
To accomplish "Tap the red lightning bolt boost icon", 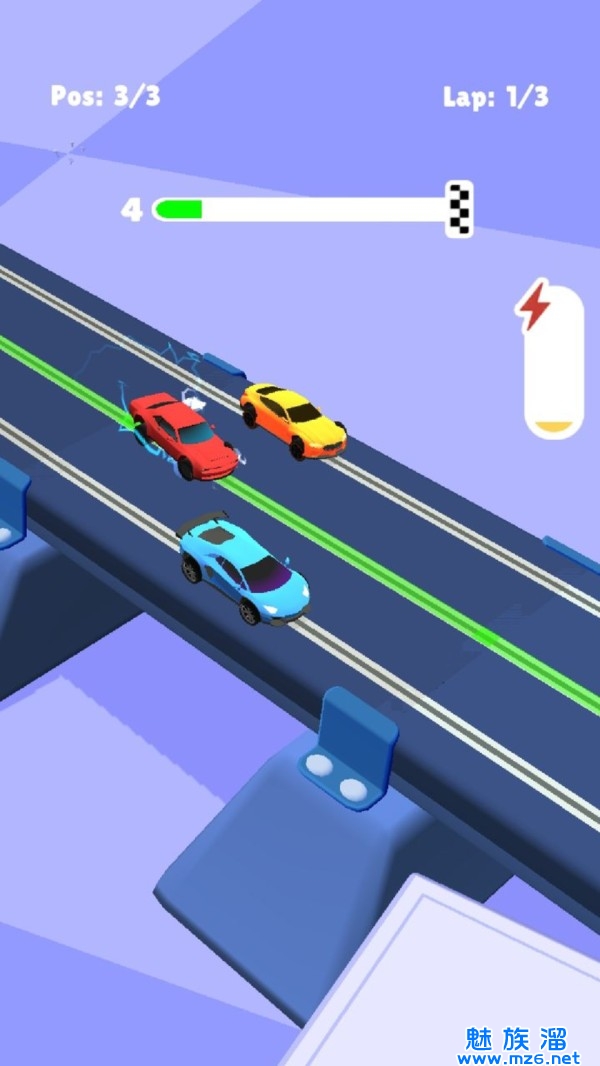I will (x=534, y=306).
